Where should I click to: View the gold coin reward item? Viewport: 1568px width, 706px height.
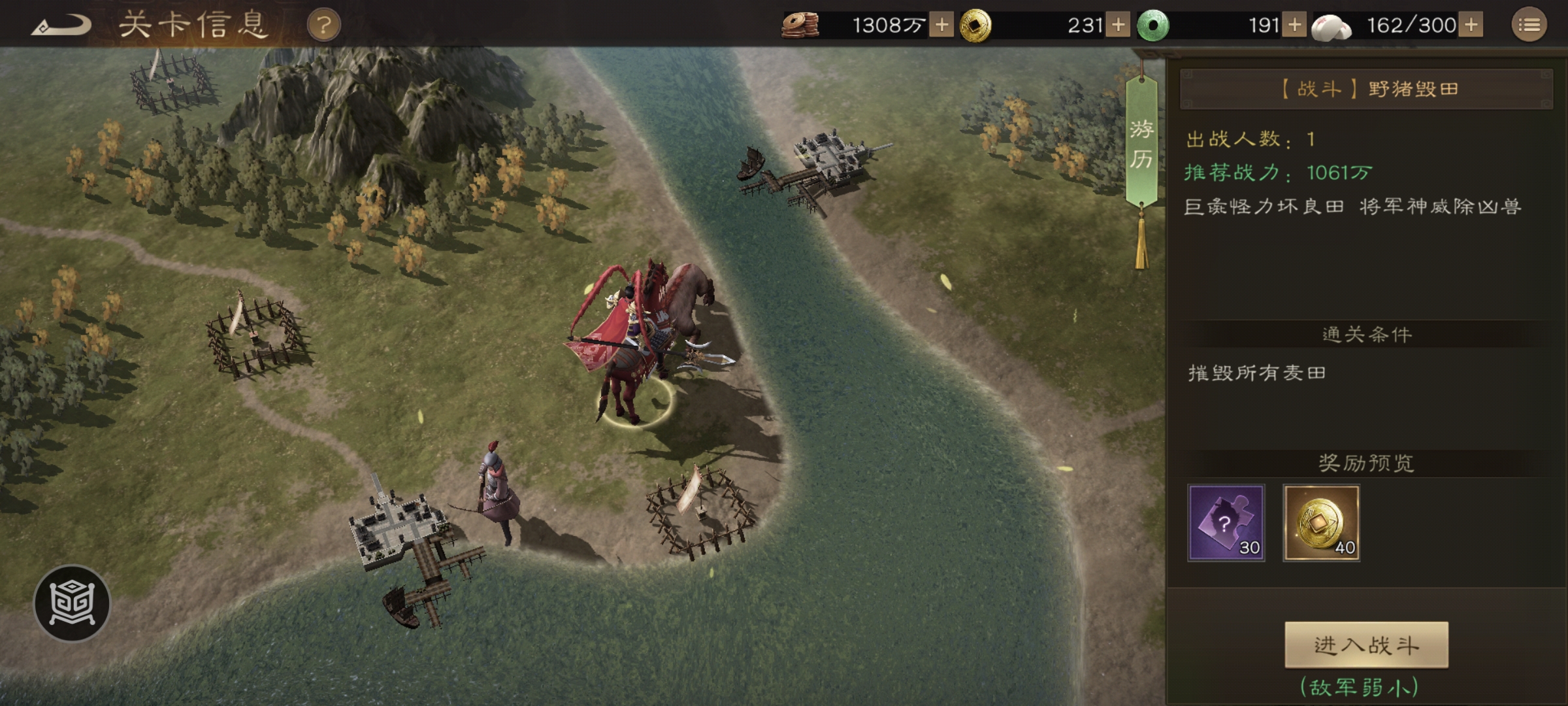pos(1321,523)
